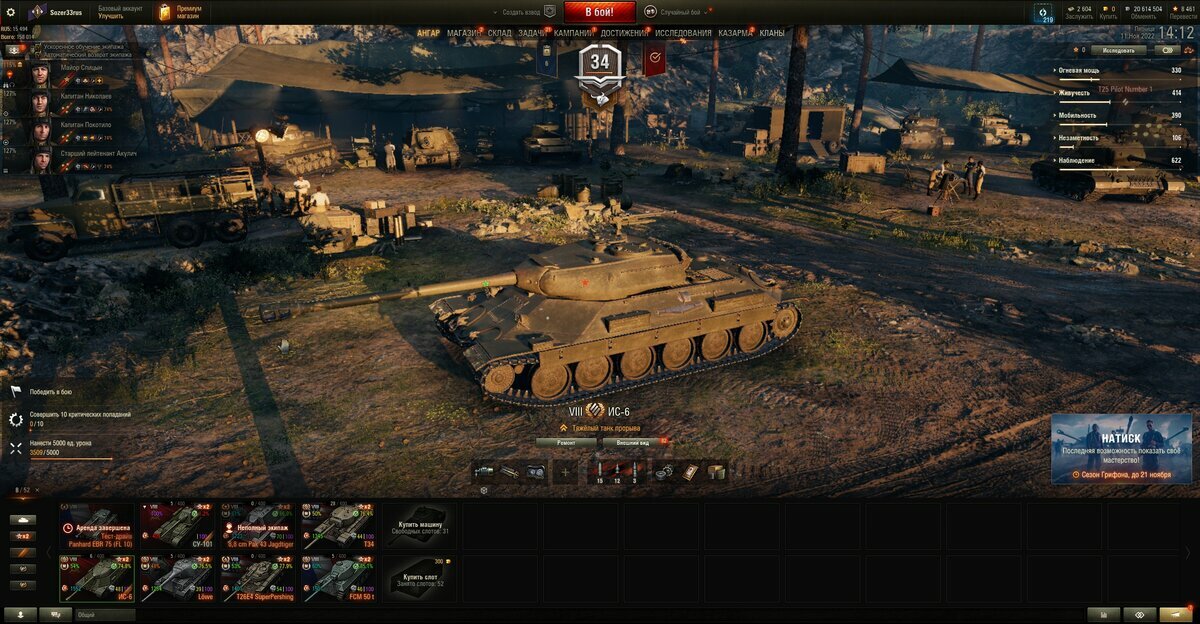Start battle with the red В бой! button
Image resolution: width=1200 pixels, height=624 pixels.
click(x=600, y=12)
